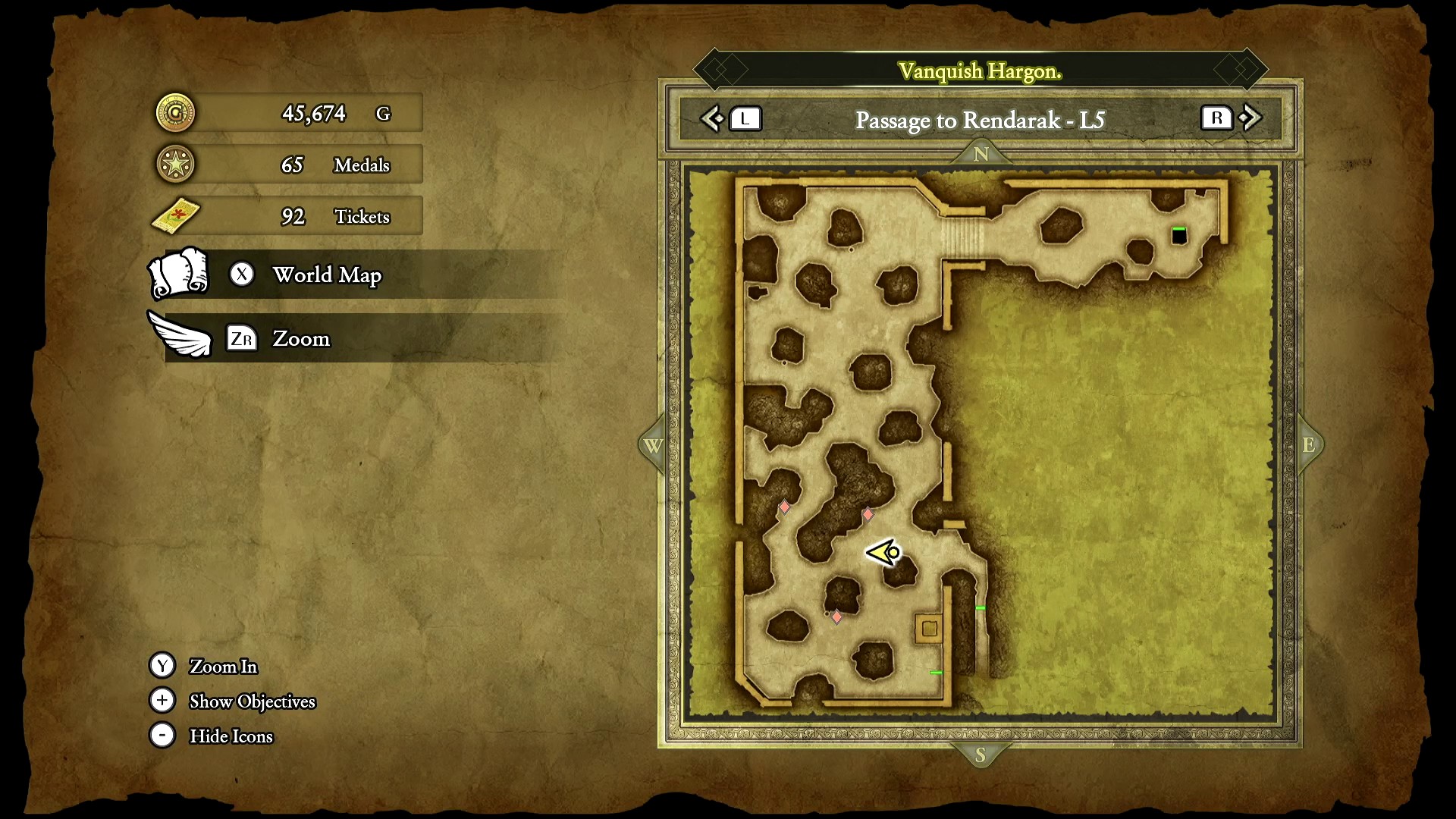Go to the next map floor arrow
1456x819 pixels.
(x=1250, y=118)
